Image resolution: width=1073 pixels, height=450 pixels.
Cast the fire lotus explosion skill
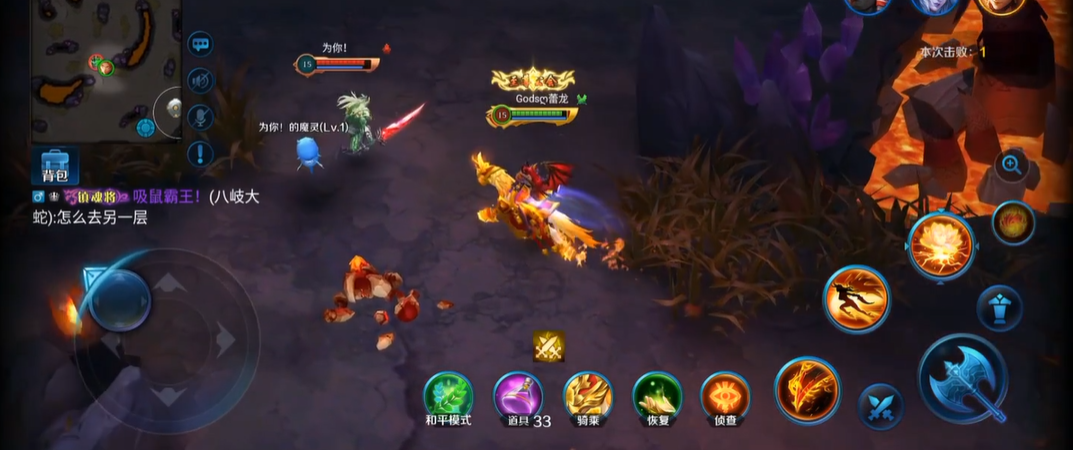941,246
